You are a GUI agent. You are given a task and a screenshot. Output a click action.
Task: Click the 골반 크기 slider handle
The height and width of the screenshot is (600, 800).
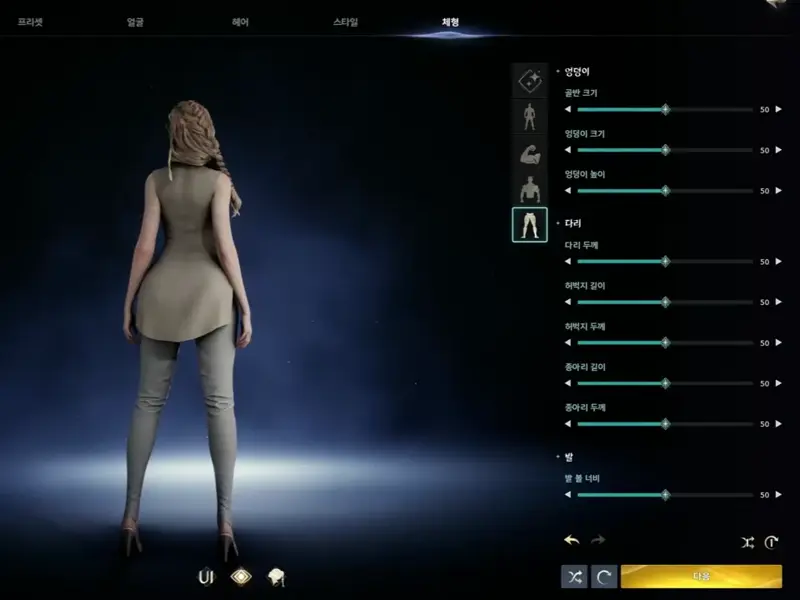665,109
